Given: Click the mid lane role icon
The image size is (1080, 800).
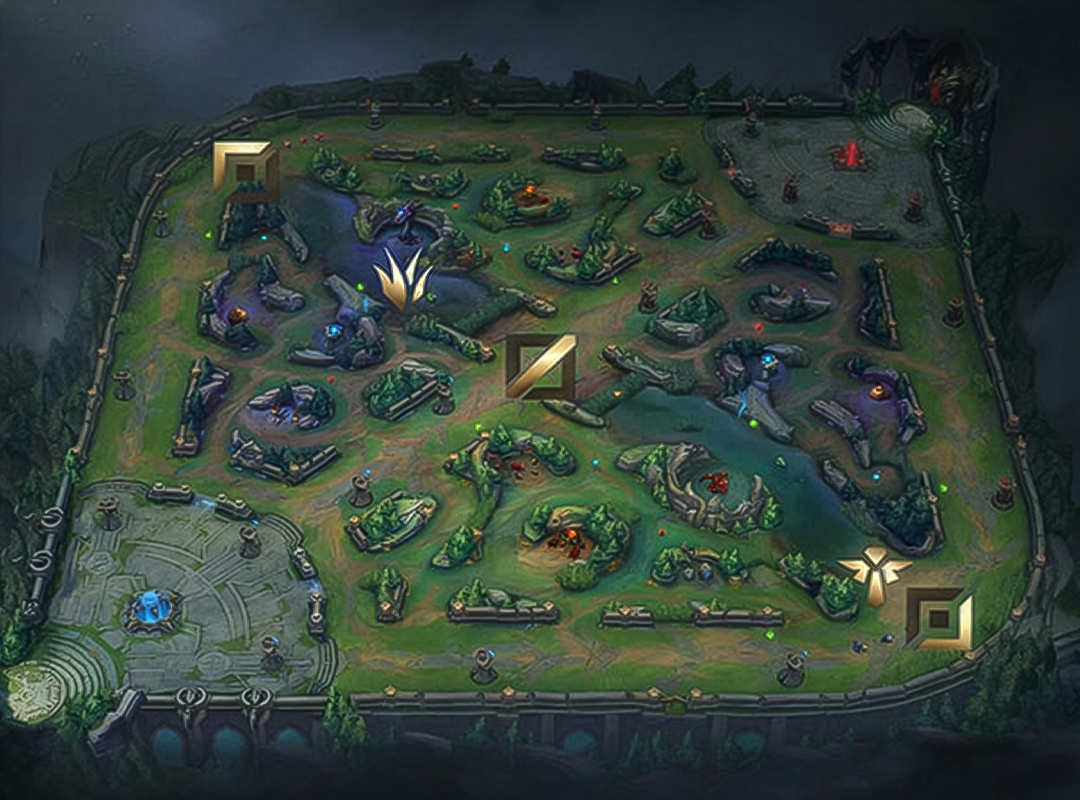Looking at the screenshot, I should (x=540, y=366).
